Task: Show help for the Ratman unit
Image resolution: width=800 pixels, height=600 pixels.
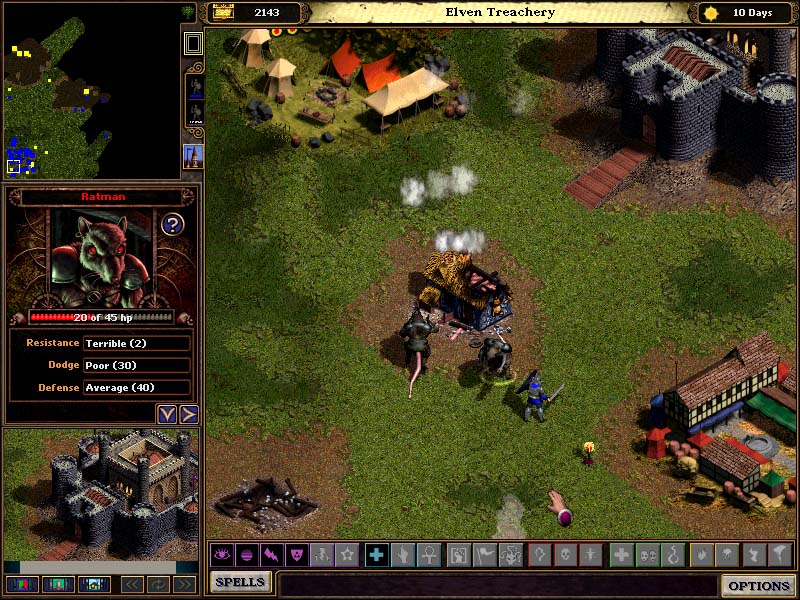Action: point(172,224)
